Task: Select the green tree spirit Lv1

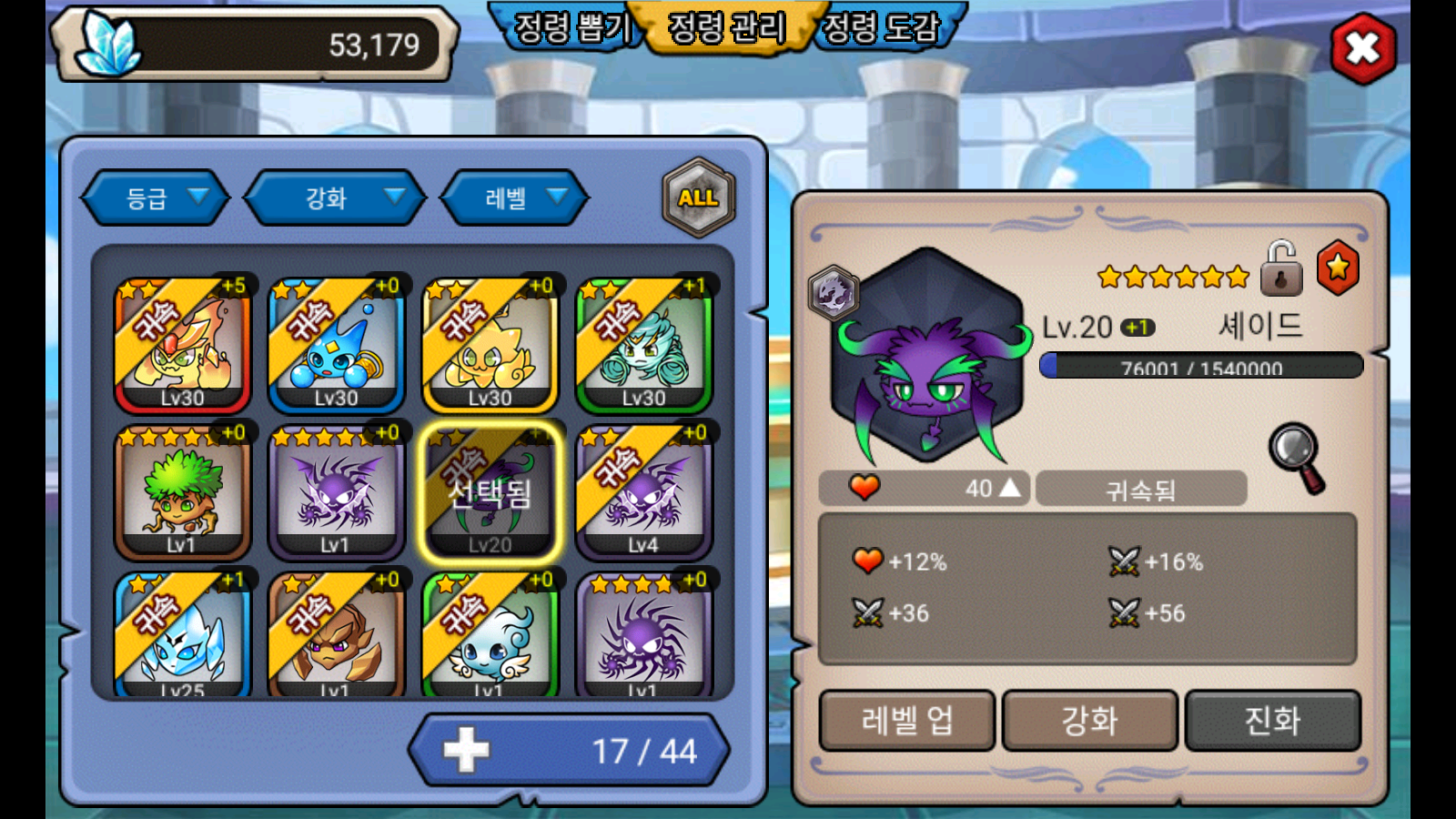Action: 182,492
